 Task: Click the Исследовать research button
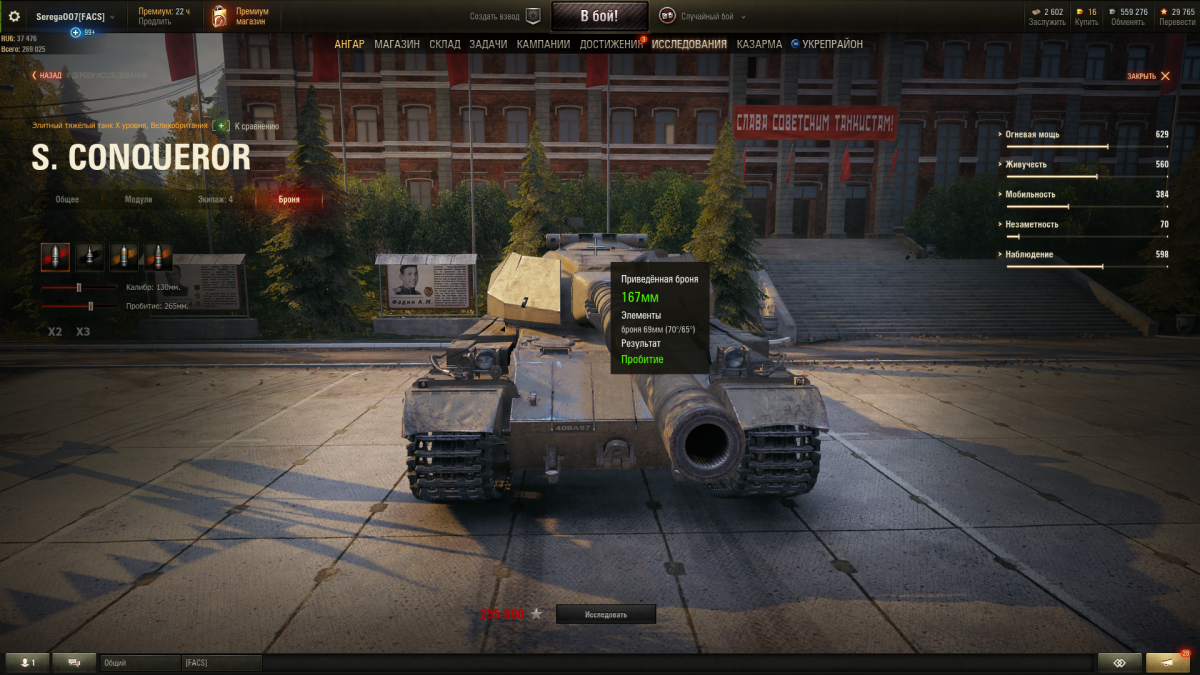click(606, 614)
